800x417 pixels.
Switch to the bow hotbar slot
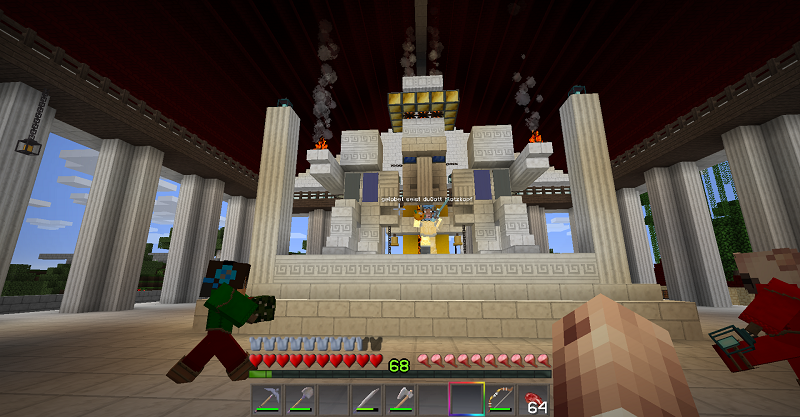pyautogui.click(x=499, y=398)
